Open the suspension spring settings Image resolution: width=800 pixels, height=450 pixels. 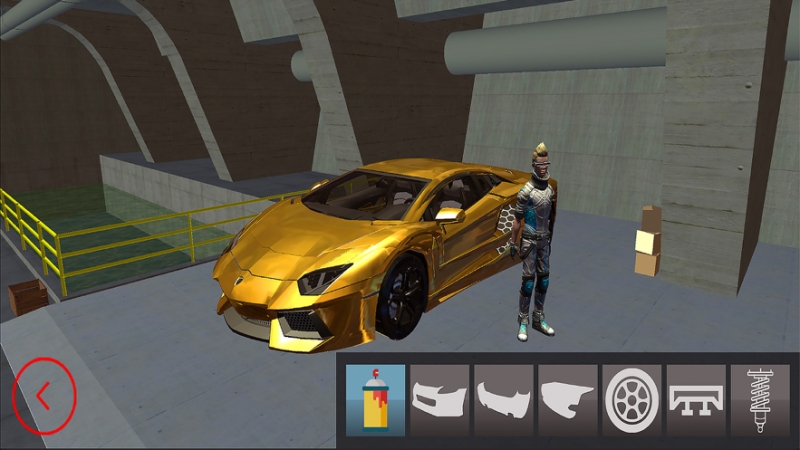(x=760, y=400)
